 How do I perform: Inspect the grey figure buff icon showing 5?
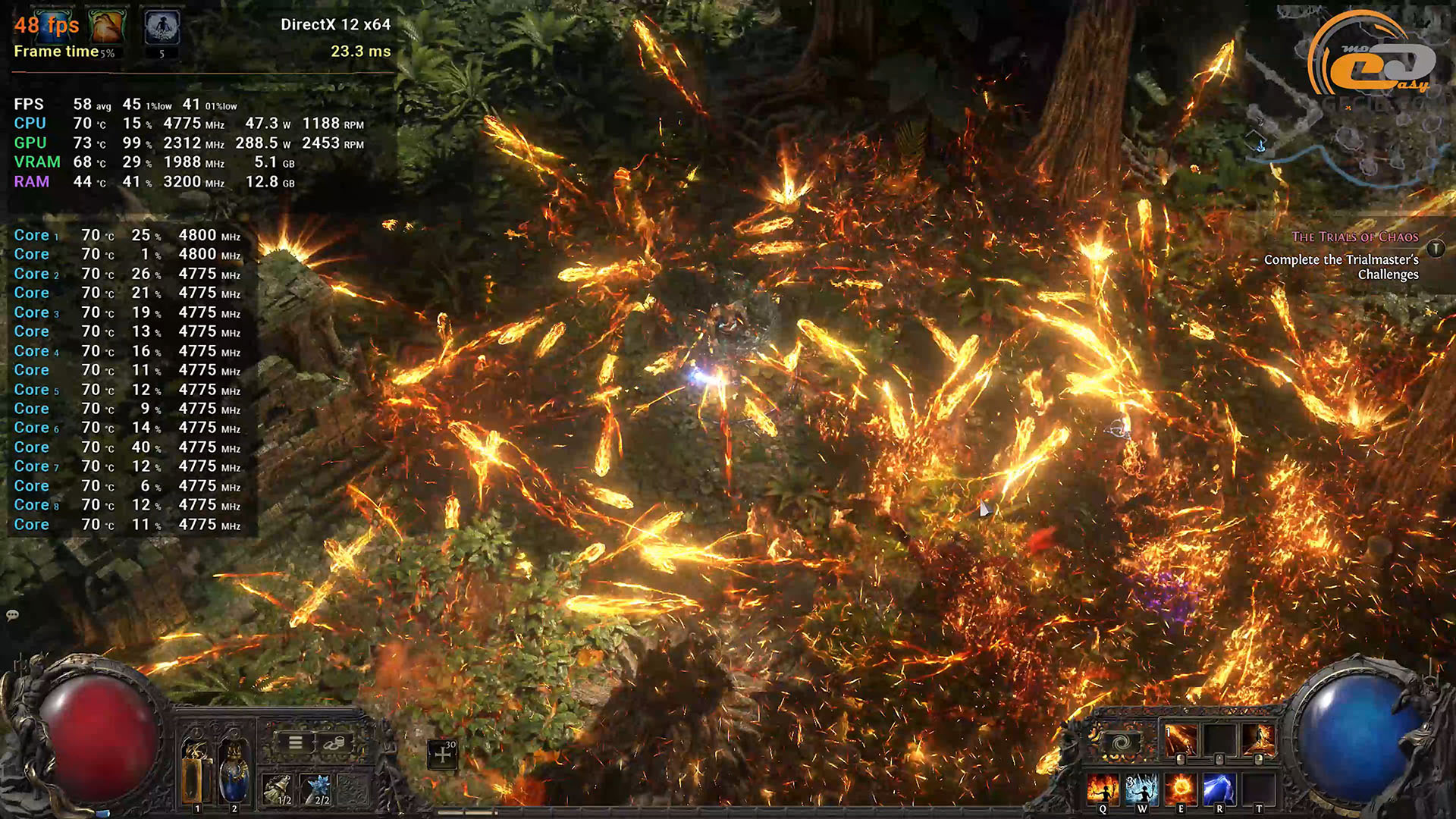162,27
